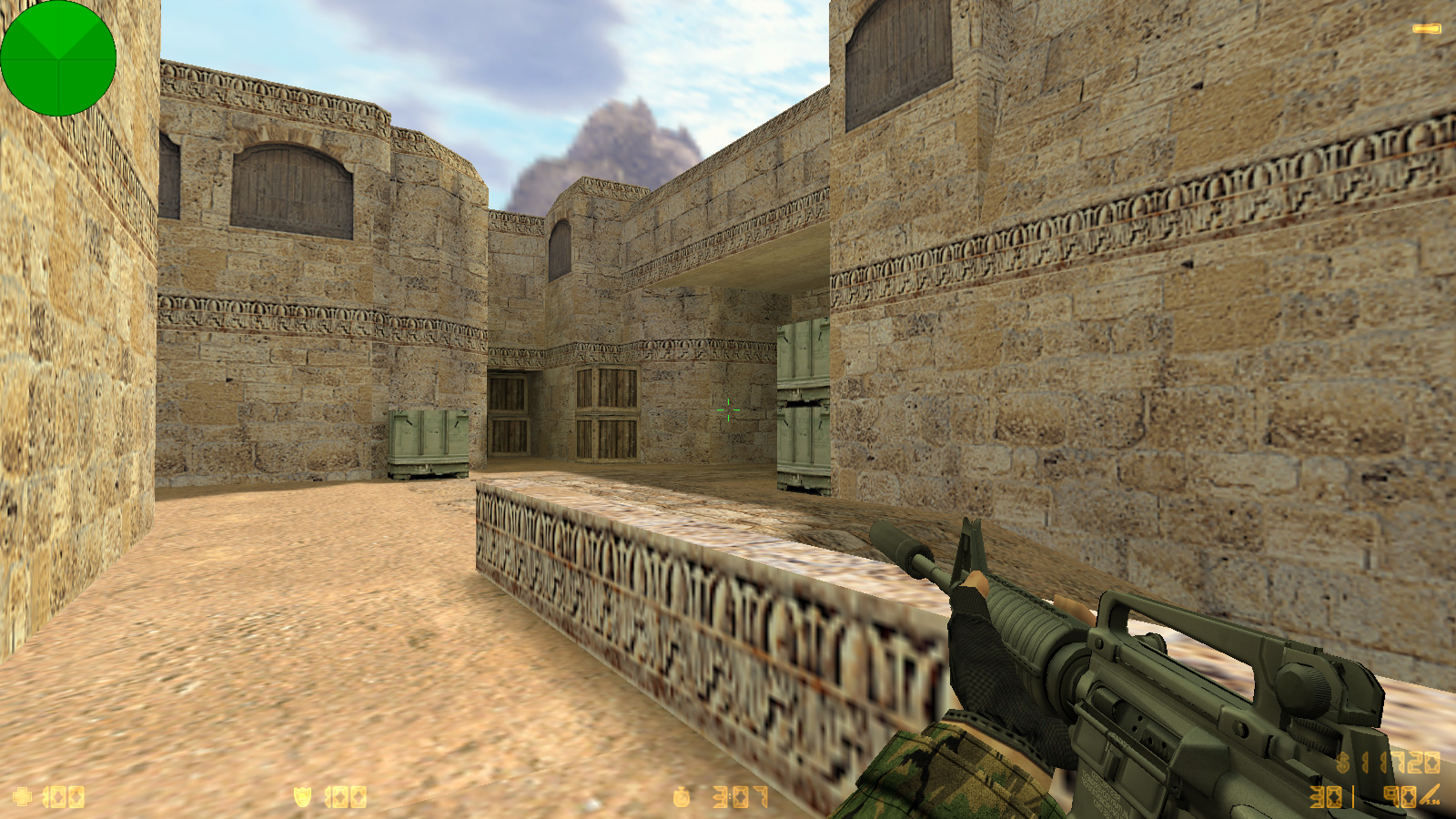Image resolution: width=1456 pixels, height=819 pixels.
Task: Click the green radar circle
Action: coord(59,59)
